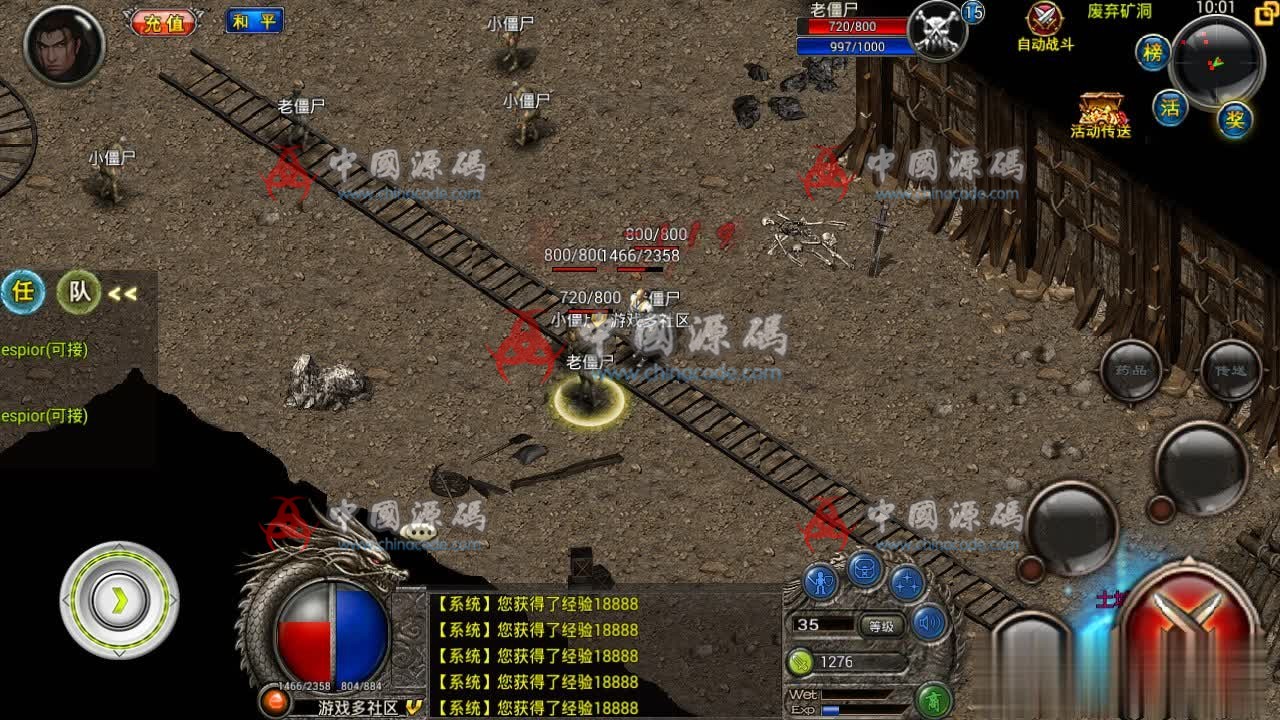Open the blue backpack inventory icon
This screenshot has height=720, width=1280.
(x=865, y=569)
